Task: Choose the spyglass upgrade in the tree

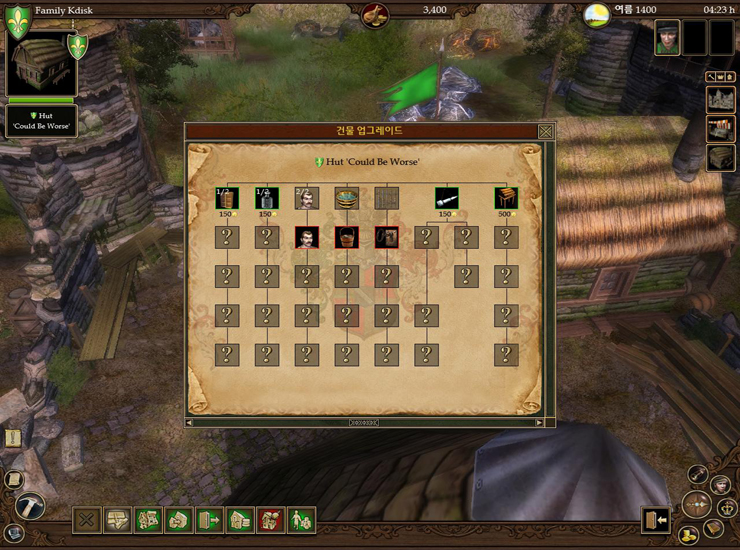Action: pos(447,198)
